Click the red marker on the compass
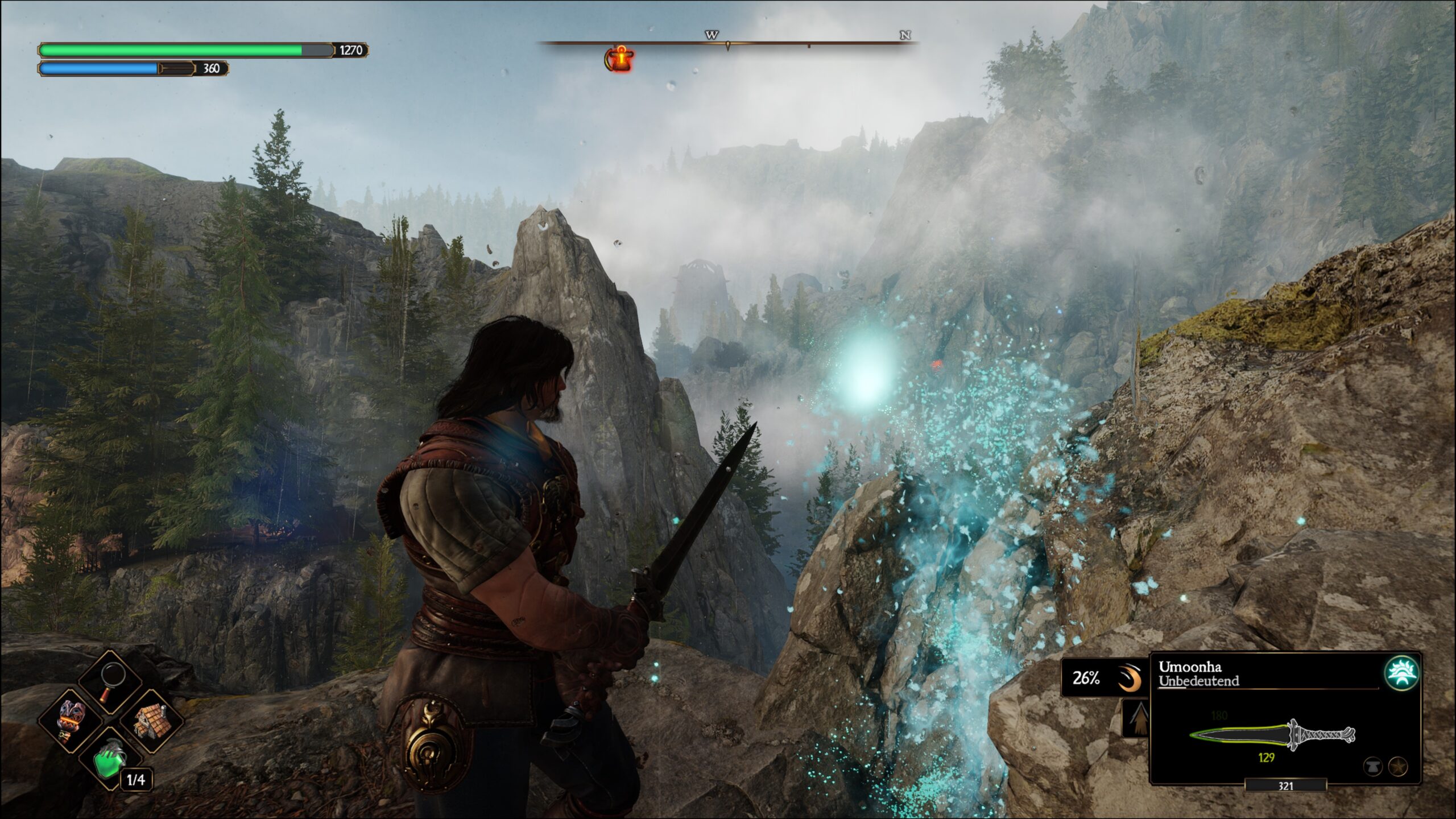Screen dimensions: 1456x819 coord(619,59)
